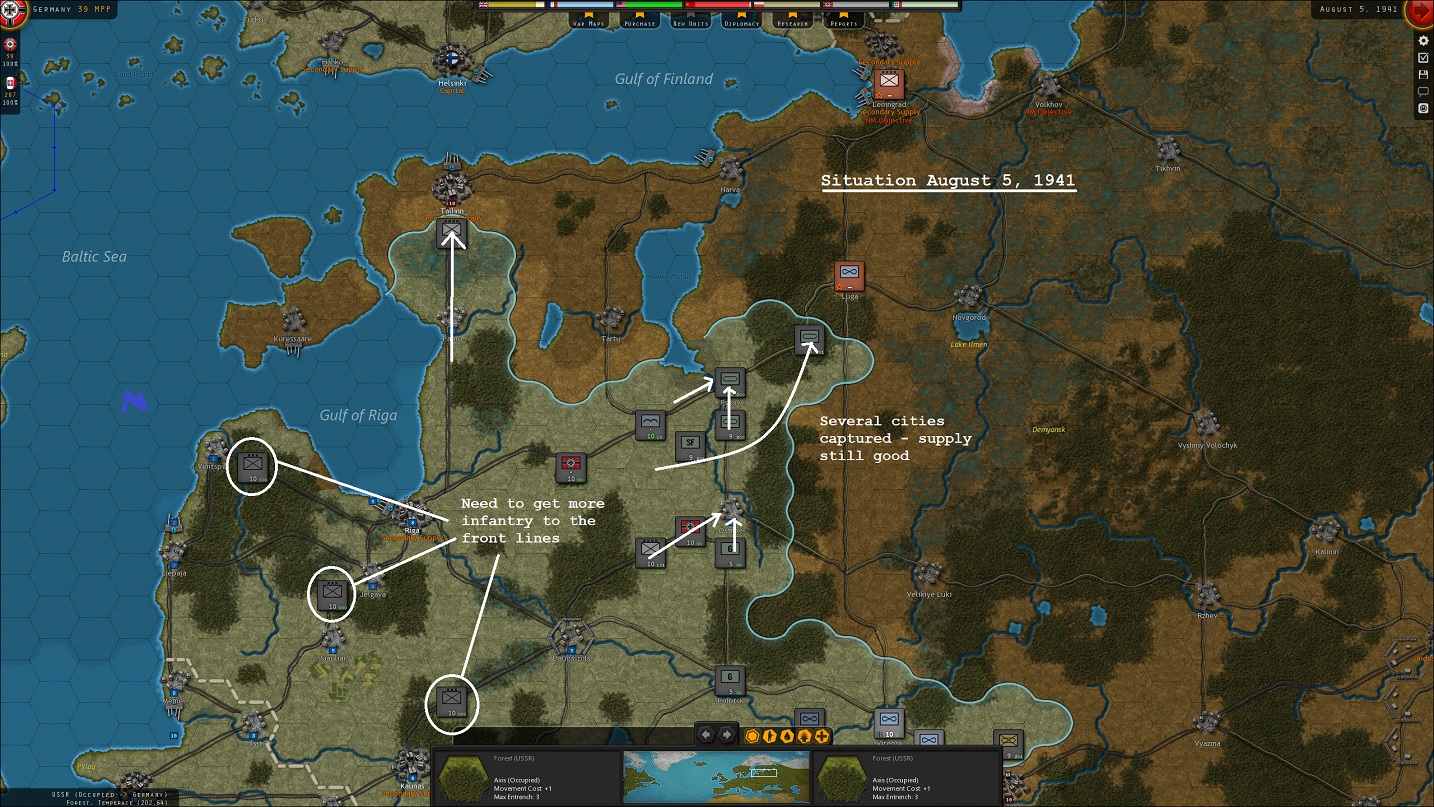1434x807 pixels.
Task: Toggle the tree resources overlay filter
Action: click(x=803, y=734)
